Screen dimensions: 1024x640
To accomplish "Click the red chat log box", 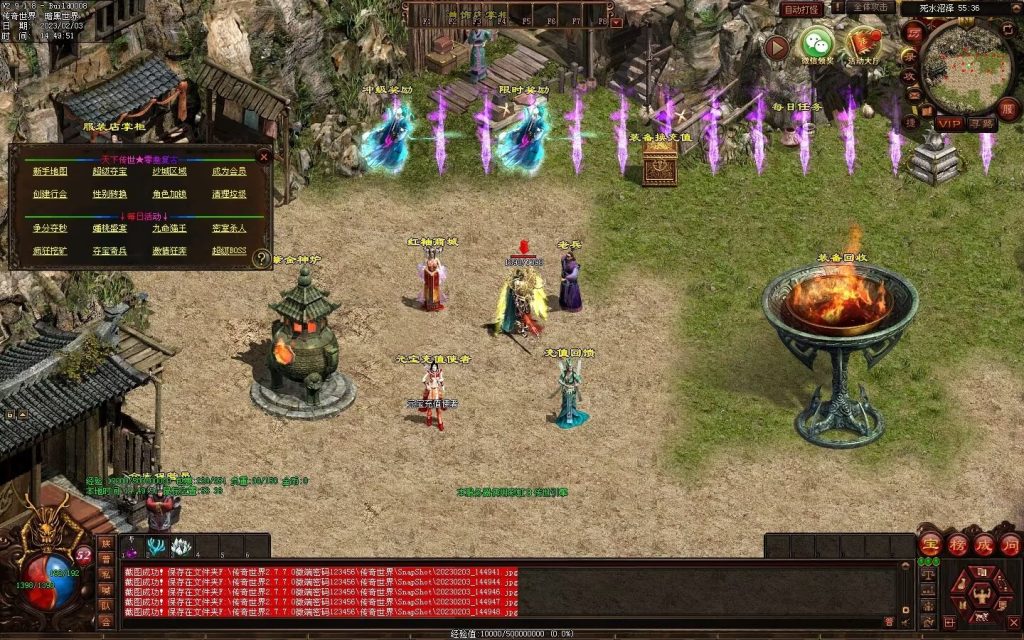I will [510, 591].
